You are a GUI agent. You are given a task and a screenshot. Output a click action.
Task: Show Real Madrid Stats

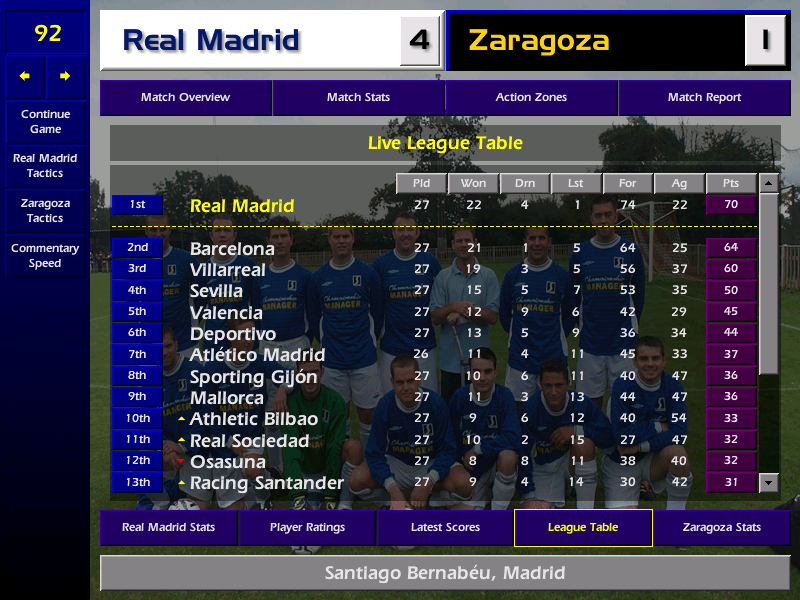(168, 527)
